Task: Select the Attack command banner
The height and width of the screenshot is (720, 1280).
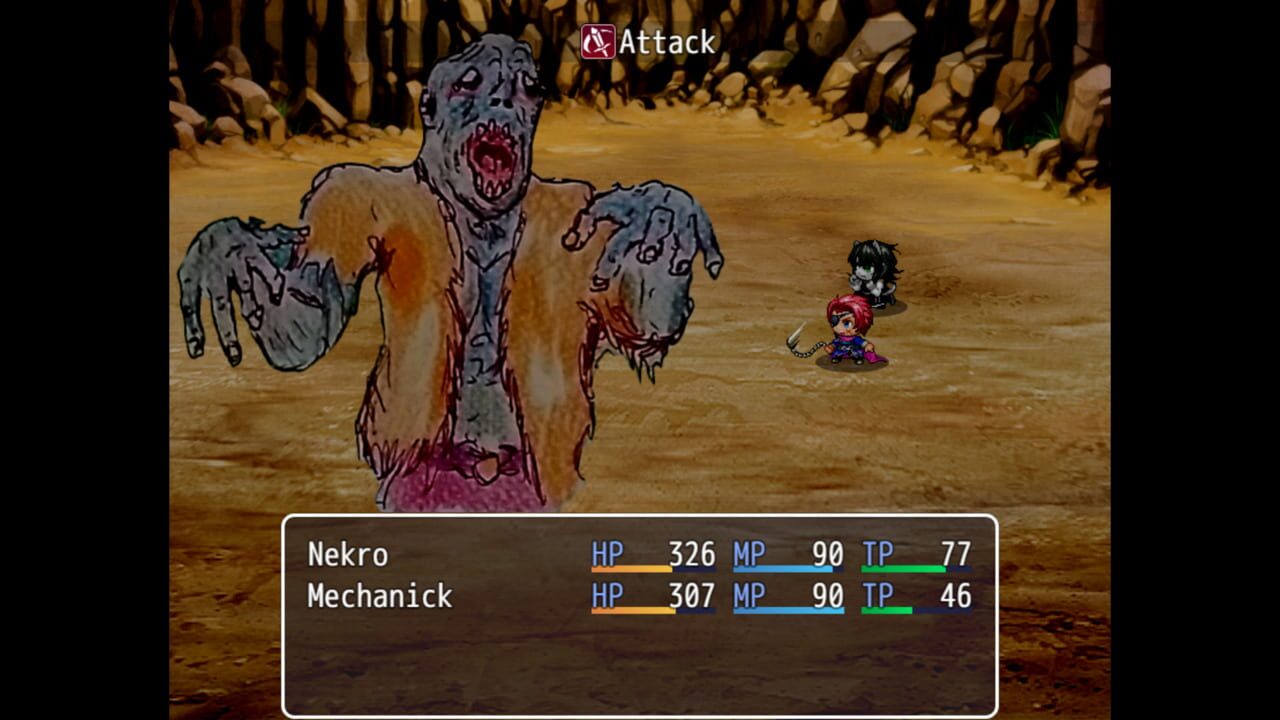Action: coord(650,42)
